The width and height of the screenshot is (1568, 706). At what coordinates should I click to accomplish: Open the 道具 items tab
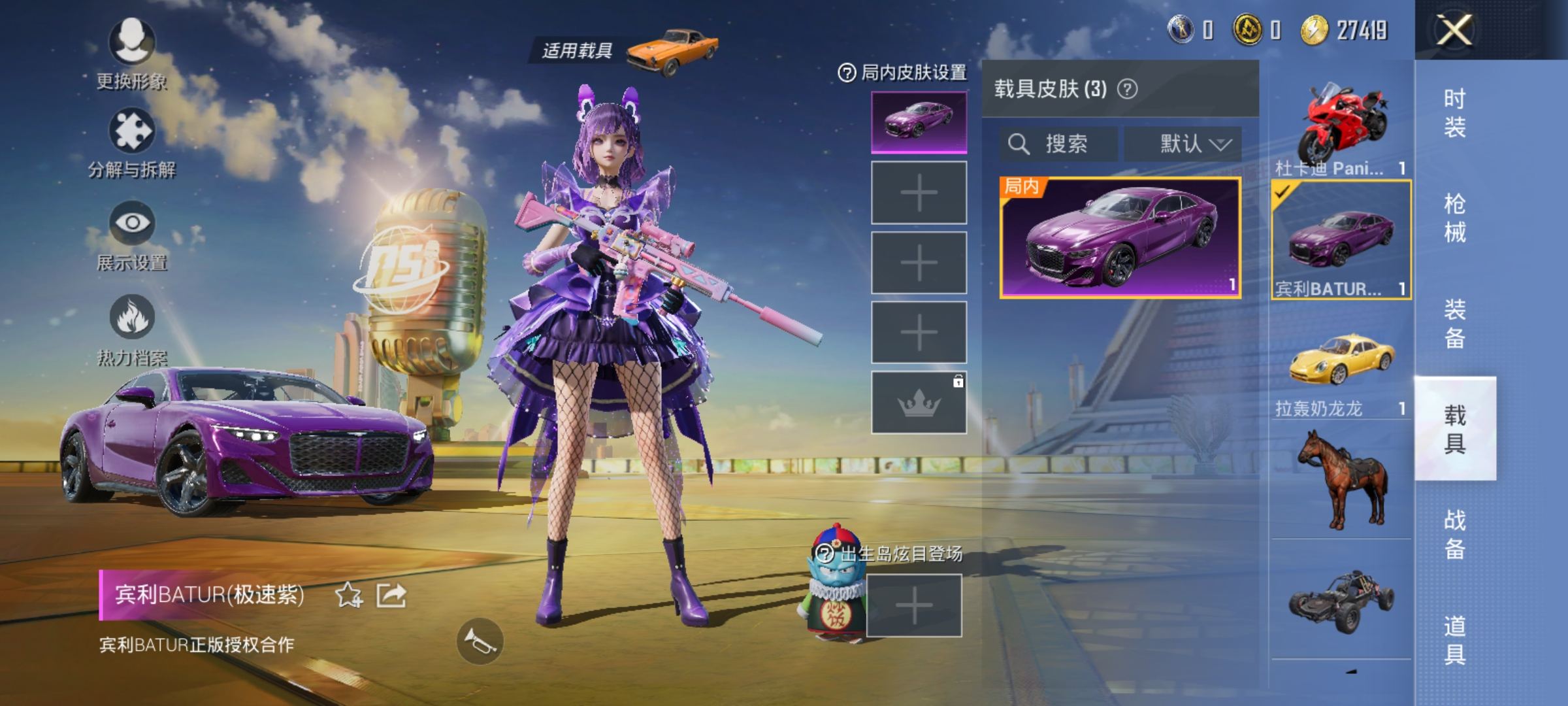[x=1455, y=639]
